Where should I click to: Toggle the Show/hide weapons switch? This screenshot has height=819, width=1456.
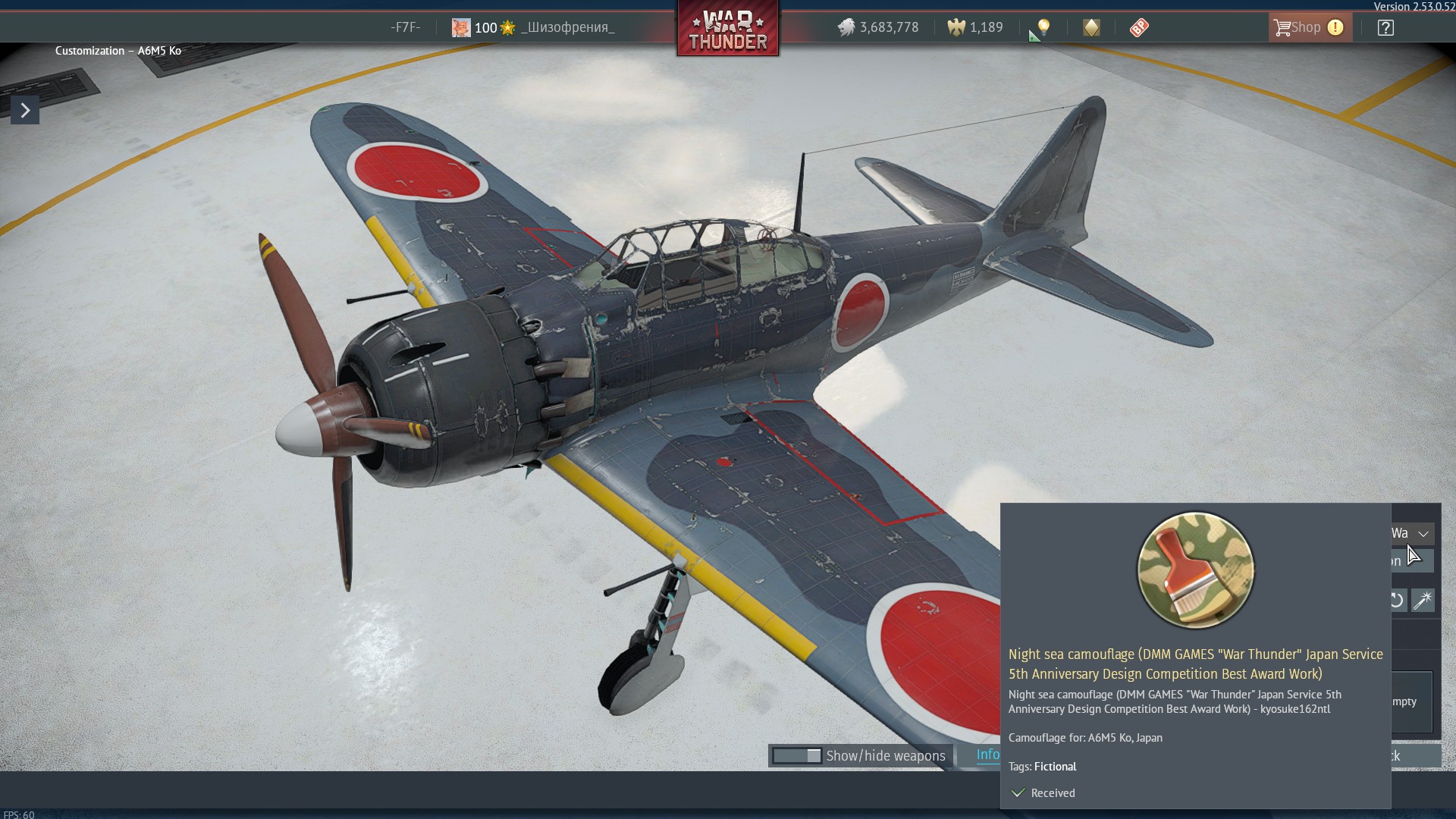797,756
